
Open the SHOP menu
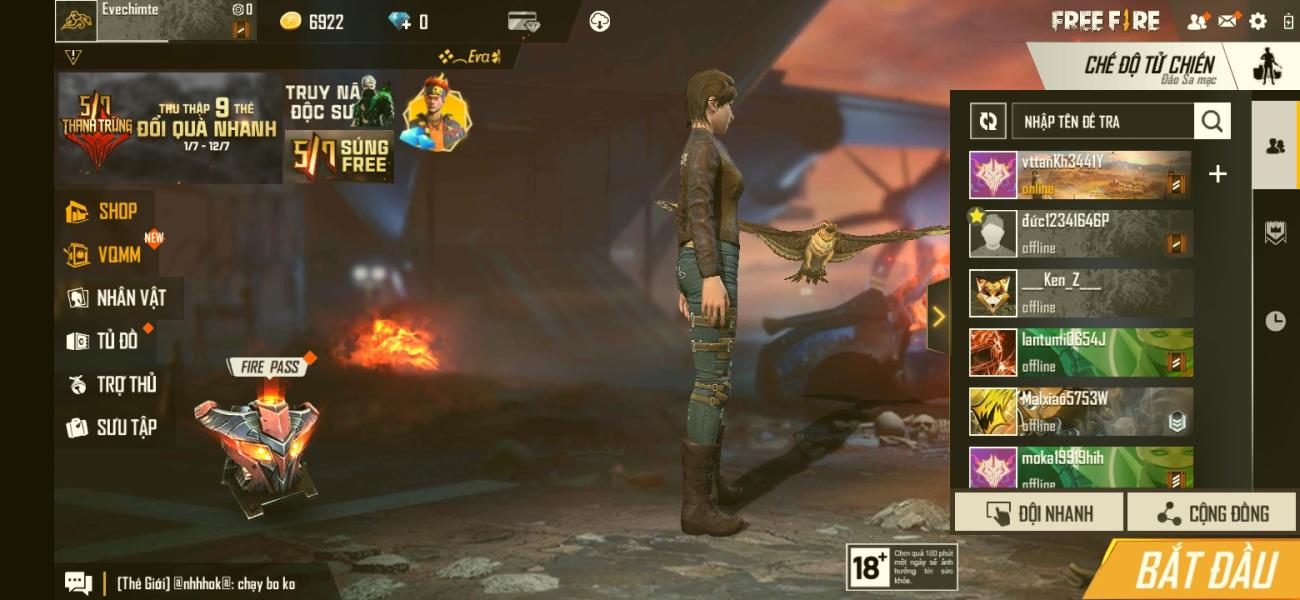[x=104, y=211]
